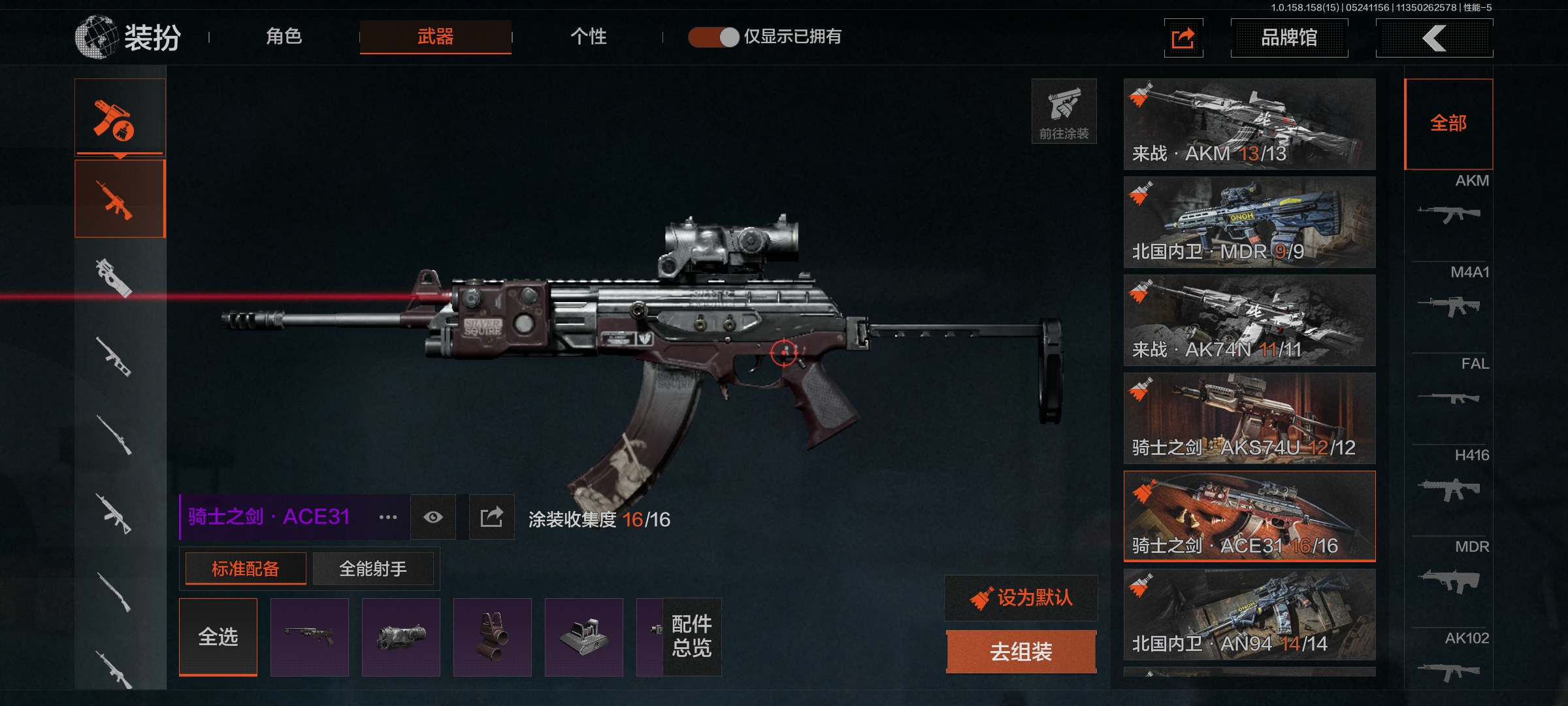Toggle the eye preview icon
1568x706 pixels.
pyautogui.click(x=433, y=517)
